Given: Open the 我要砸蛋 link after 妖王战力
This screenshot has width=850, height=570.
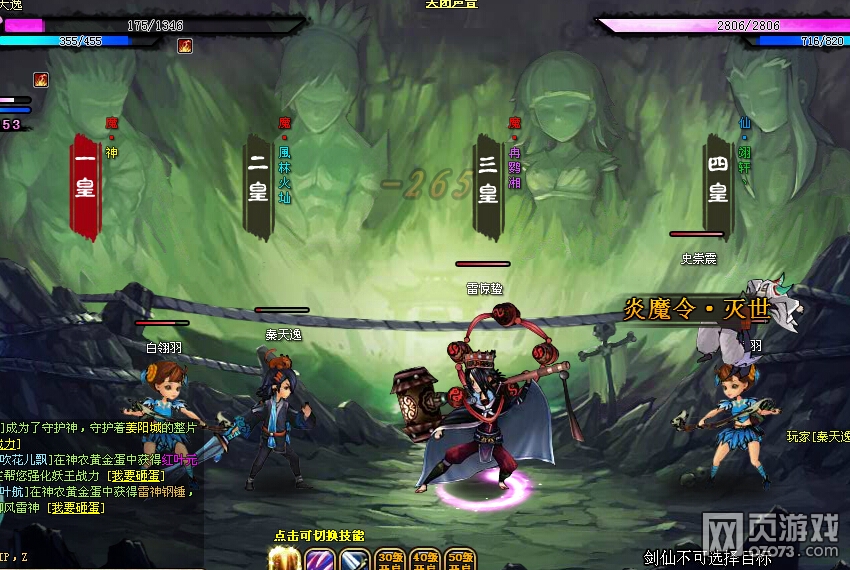Looking at the screenshot, I should tap(134, 475).
